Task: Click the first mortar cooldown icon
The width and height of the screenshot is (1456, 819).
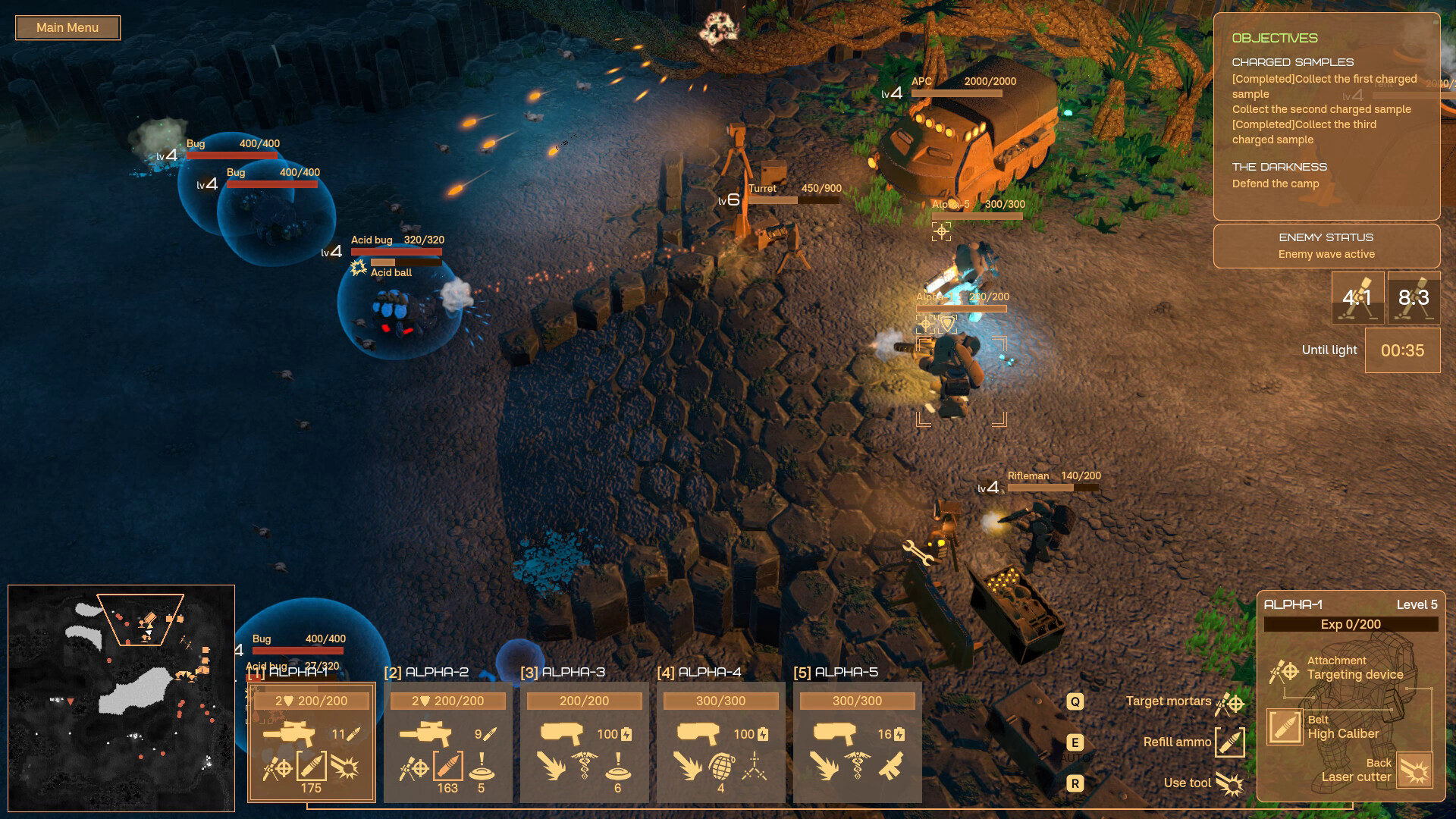Action: [1357, 298]
